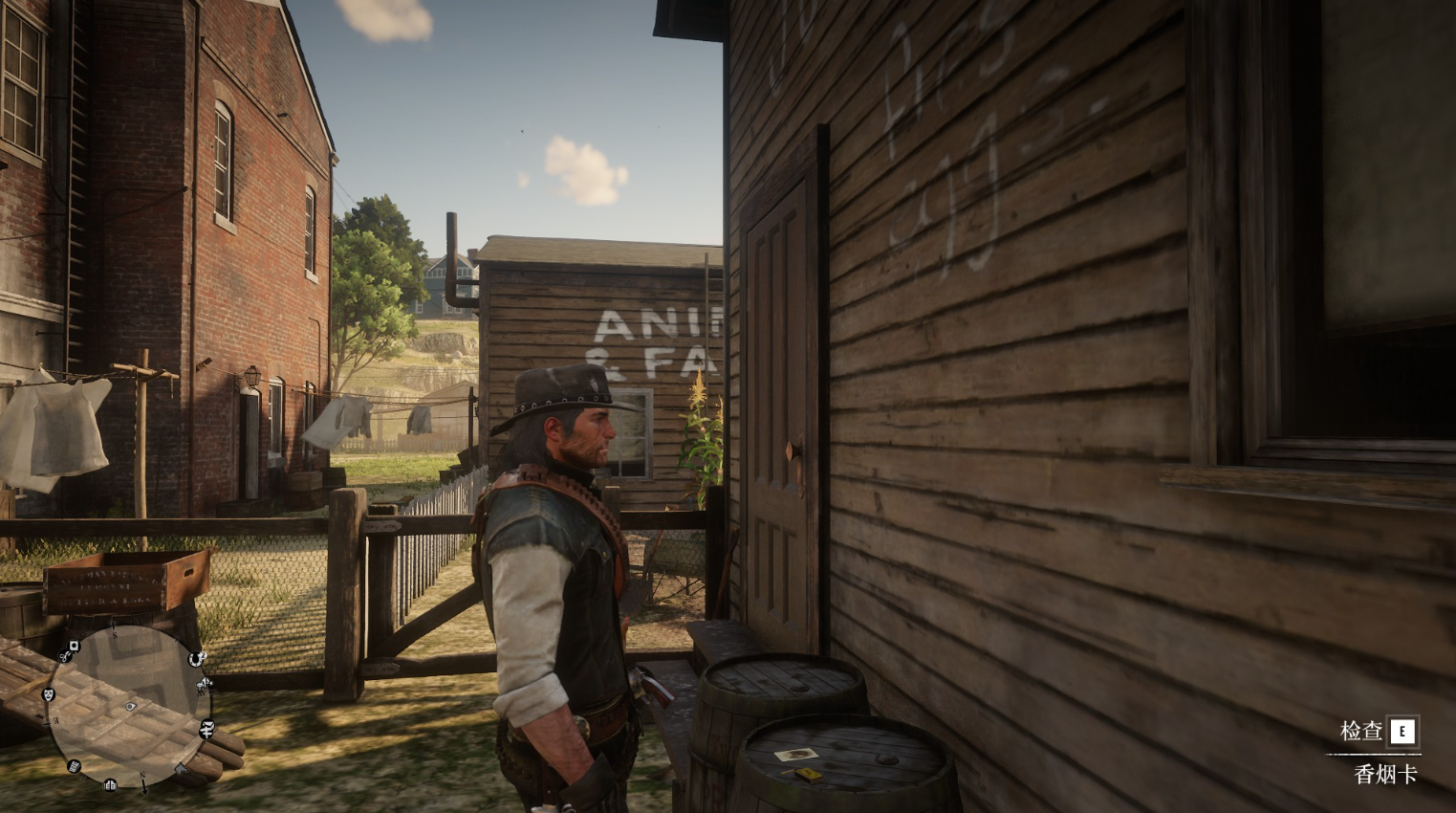
Task: Click the player position marker on minimap
Action: tap(130, 707)
